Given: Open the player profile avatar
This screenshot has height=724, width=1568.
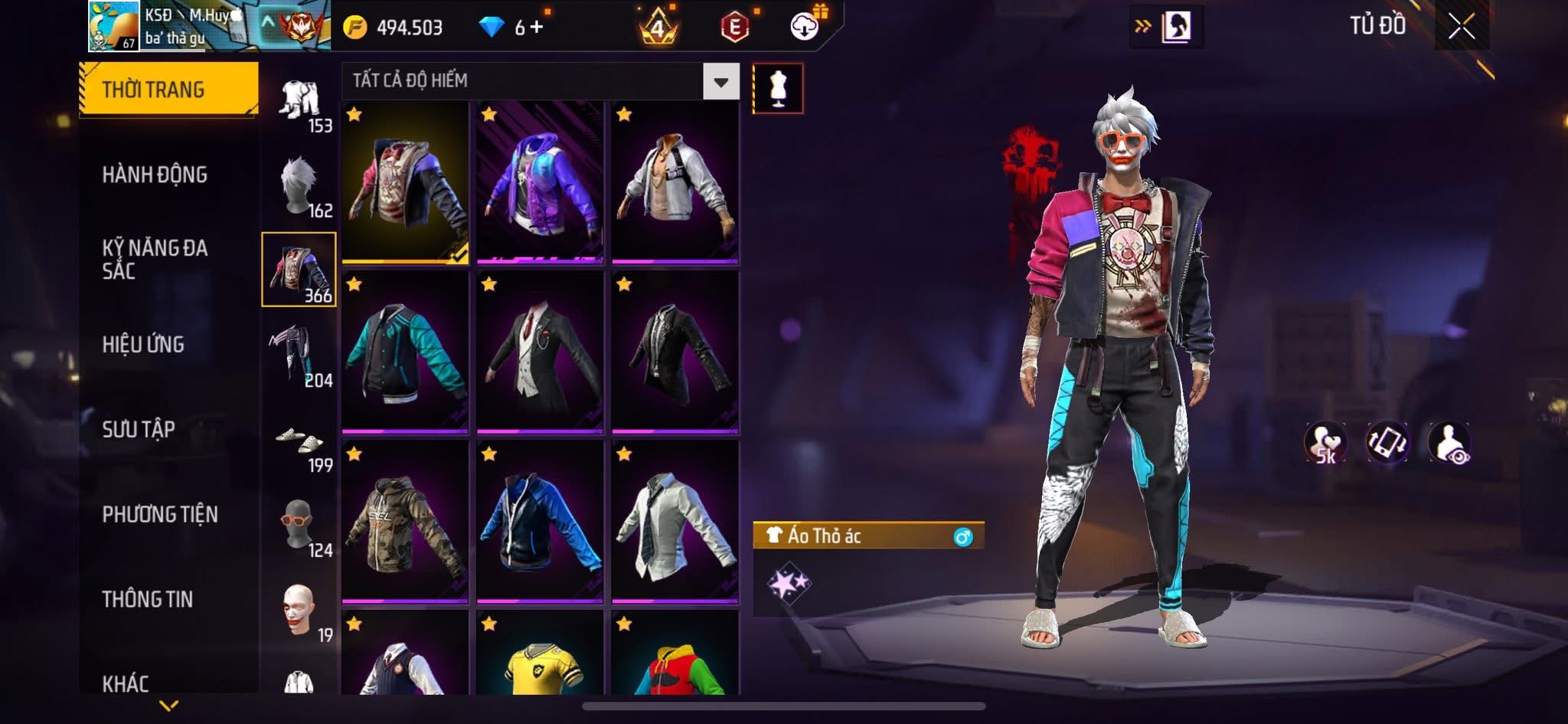Looking at the screenshot, I should 113,26.
